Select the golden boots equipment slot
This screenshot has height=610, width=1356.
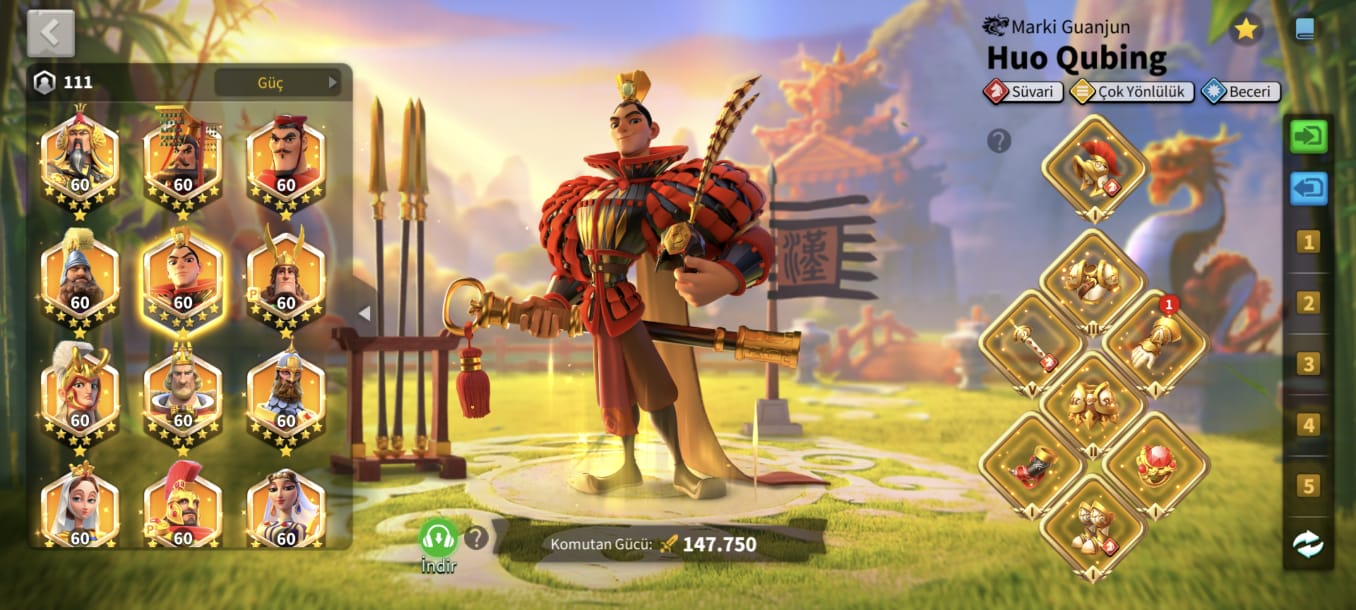(1092, 526)
